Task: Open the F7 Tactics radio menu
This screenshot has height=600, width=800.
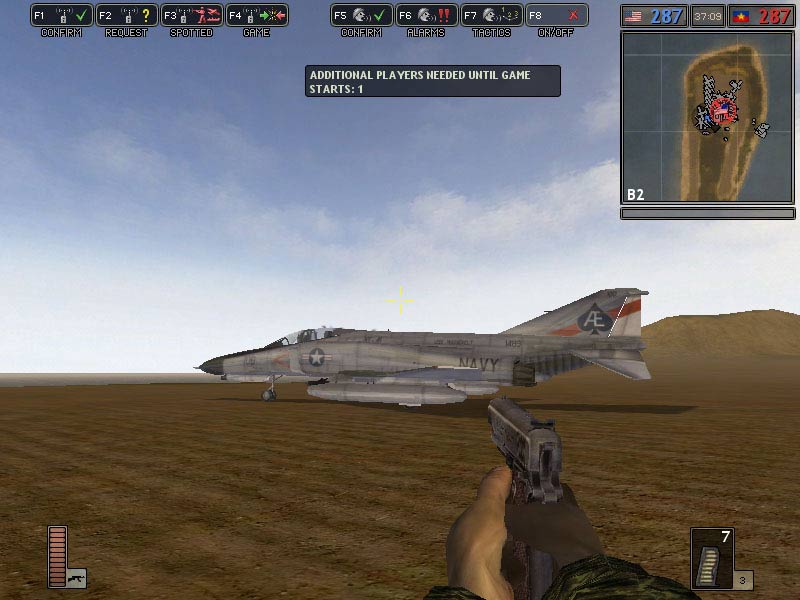Action: 491,16
